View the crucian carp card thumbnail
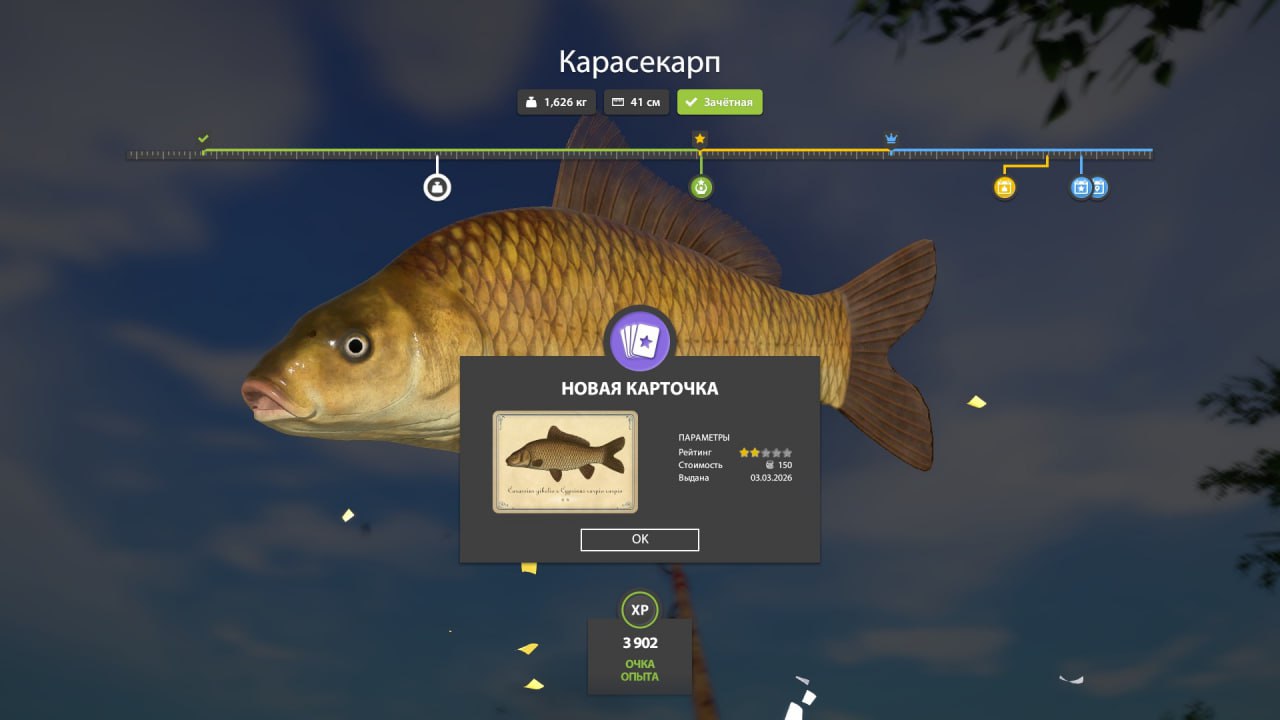This screenshot has height=720, width=1280. [x=565, y=462]
